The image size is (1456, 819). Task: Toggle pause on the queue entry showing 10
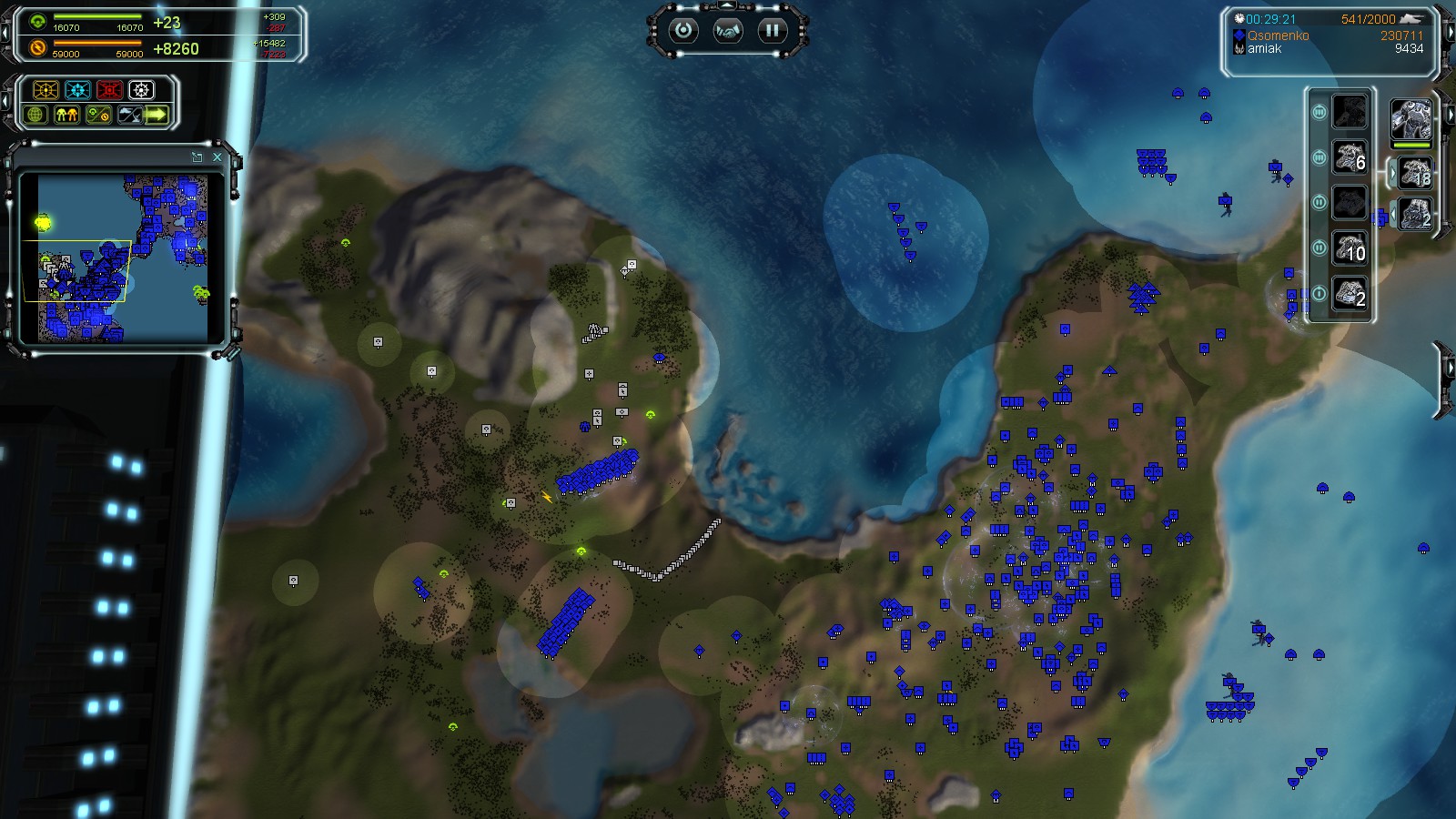1319,247
